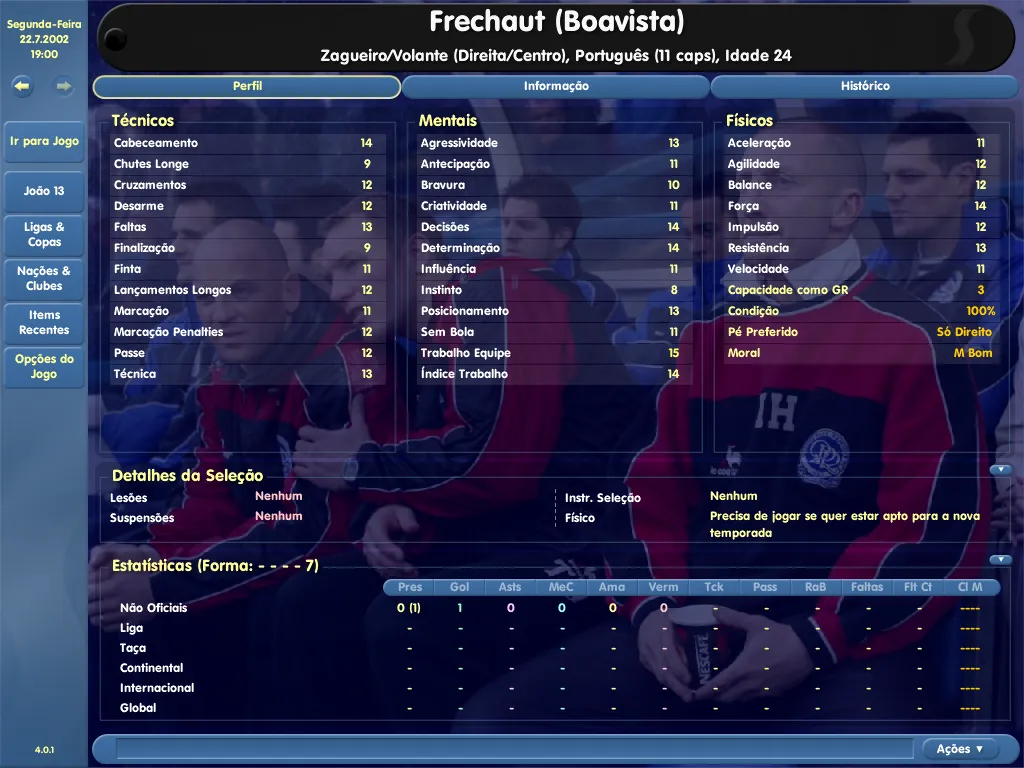The width and height of the screenshot is (1024, 768).
Task: Select Nações & Clubes menu
Action: [x=44, y=278]
